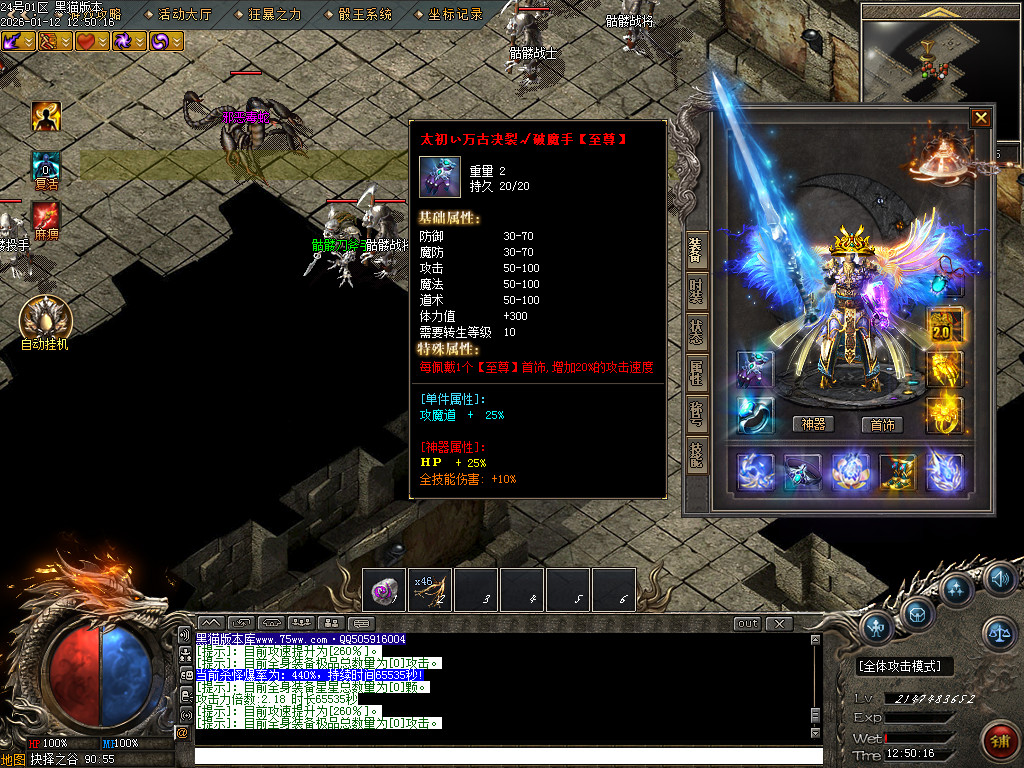Close the character equipment panel
Screen dimensions: 1024x768
(981, 118)
